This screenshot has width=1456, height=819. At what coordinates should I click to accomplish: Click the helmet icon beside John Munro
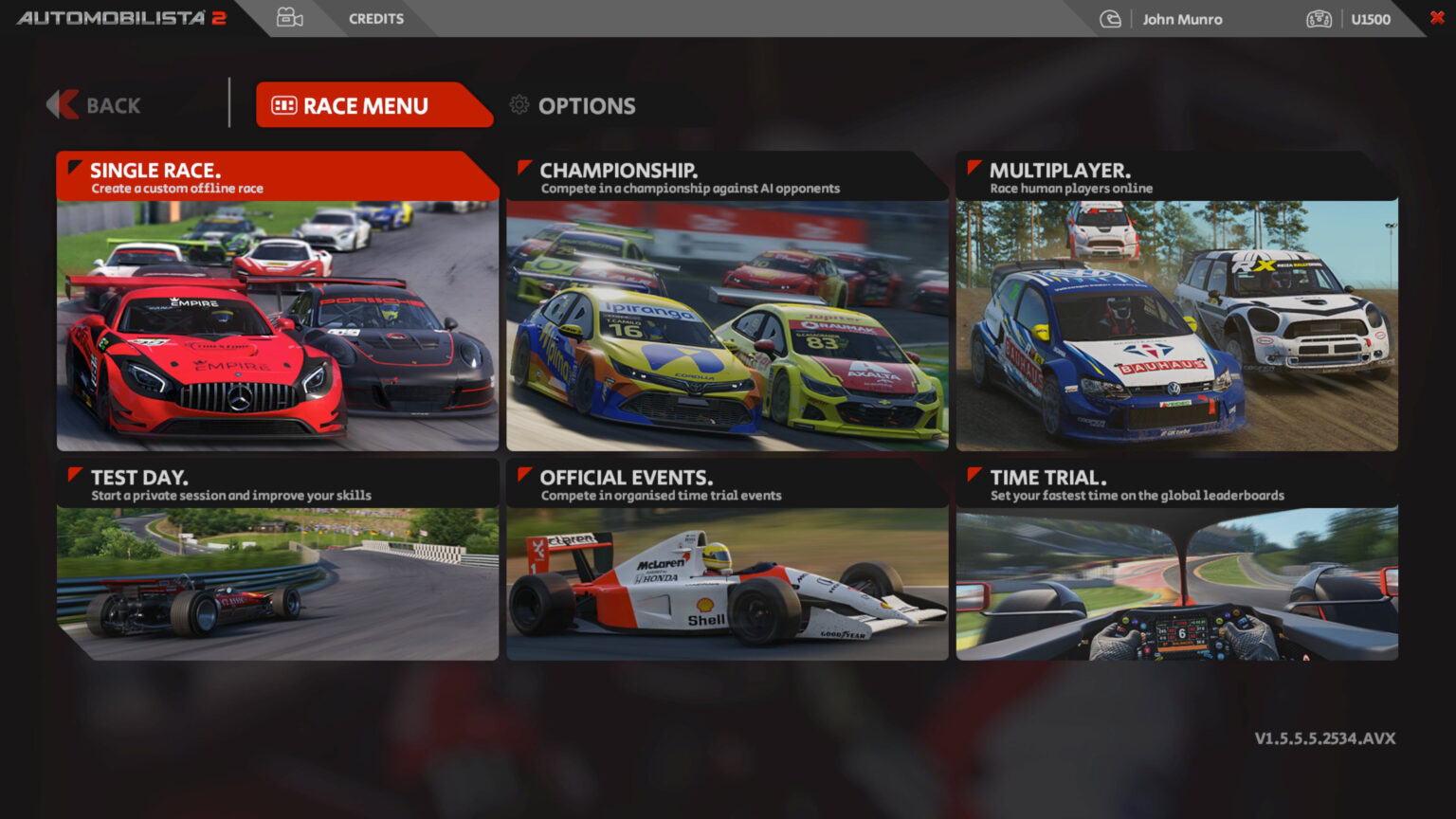(x=1110, y=18)
